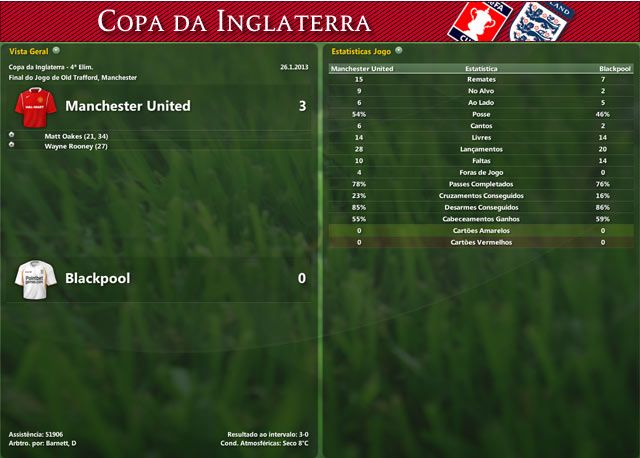Open the Estatísticas Jogo panel dropdown button
Image resolution: width=640 pixels, height=458 pixels.
(x=399, y=49)
